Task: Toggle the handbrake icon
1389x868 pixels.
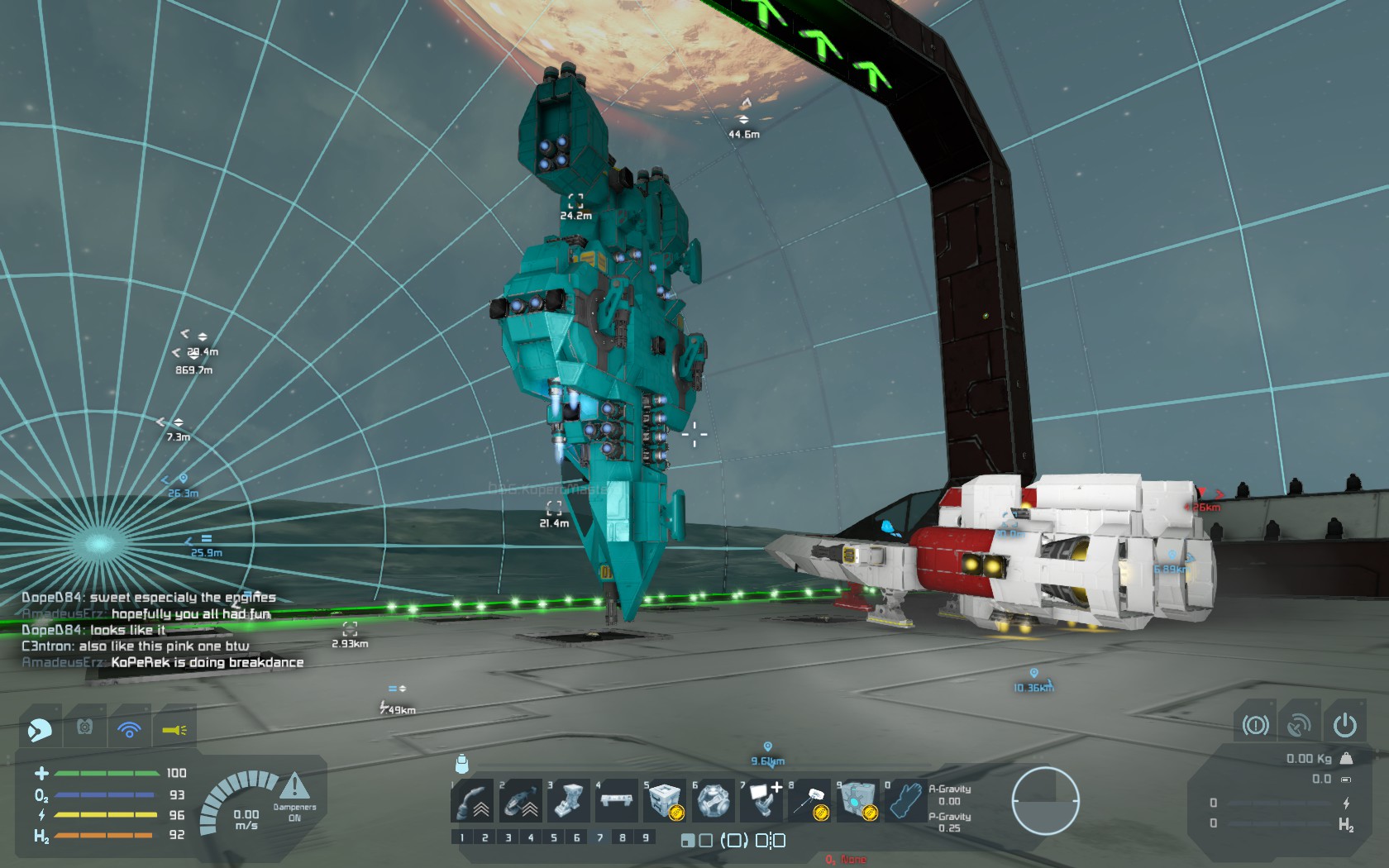Action: pyautogui.click(x=1255, y=725)
